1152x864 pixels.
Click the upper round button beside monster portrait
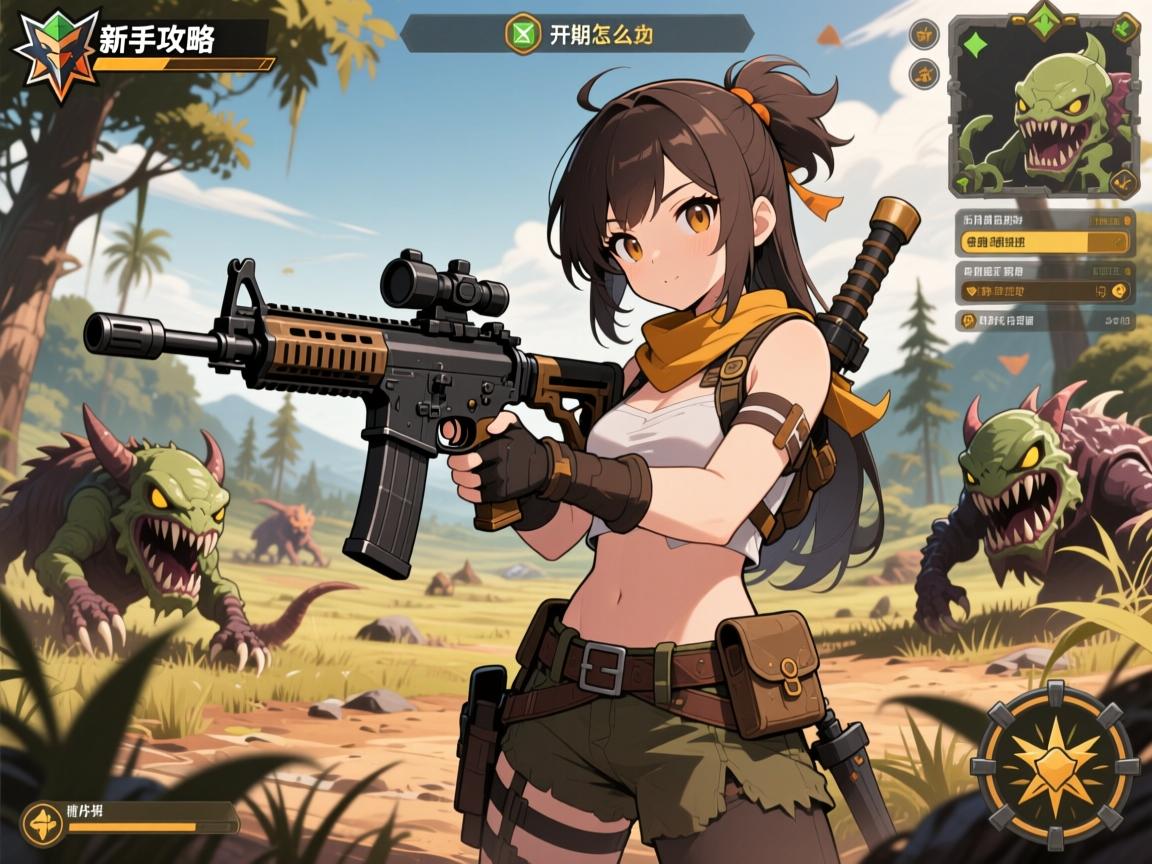click(923, 34)
